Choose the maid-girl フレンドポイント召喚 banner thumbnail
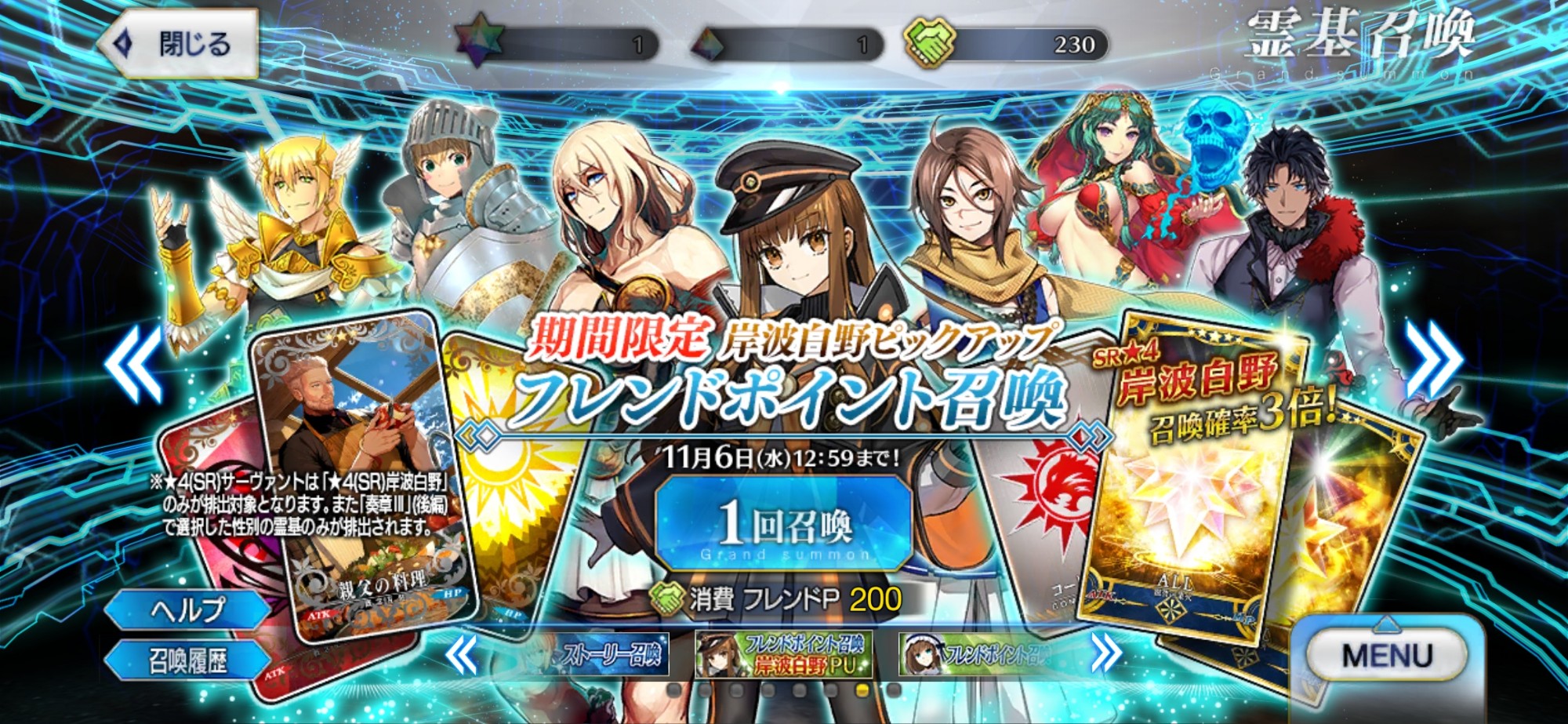Viewport: 1568px width, 724px height. tap(974, 654)
